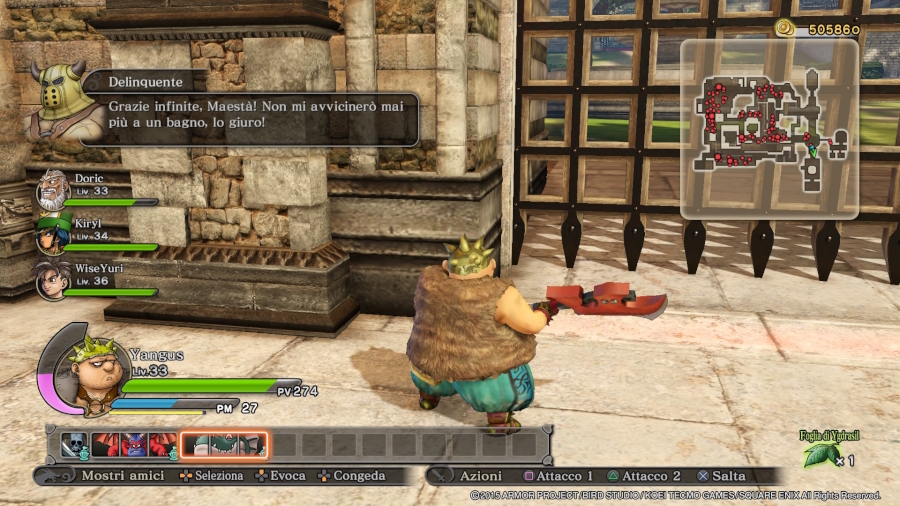Select the highlighted green monster slot

coord(223,445)
